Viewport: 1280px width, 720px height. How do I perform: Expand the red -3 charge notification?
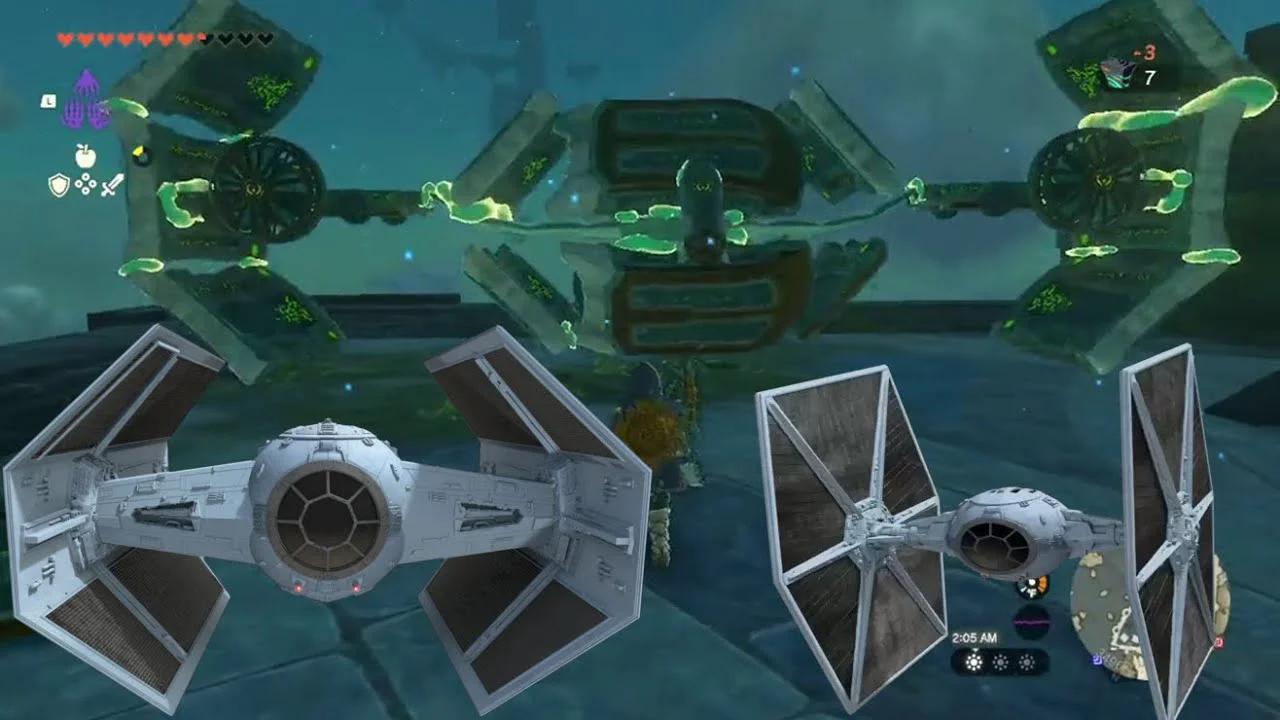pos(1148,51)
